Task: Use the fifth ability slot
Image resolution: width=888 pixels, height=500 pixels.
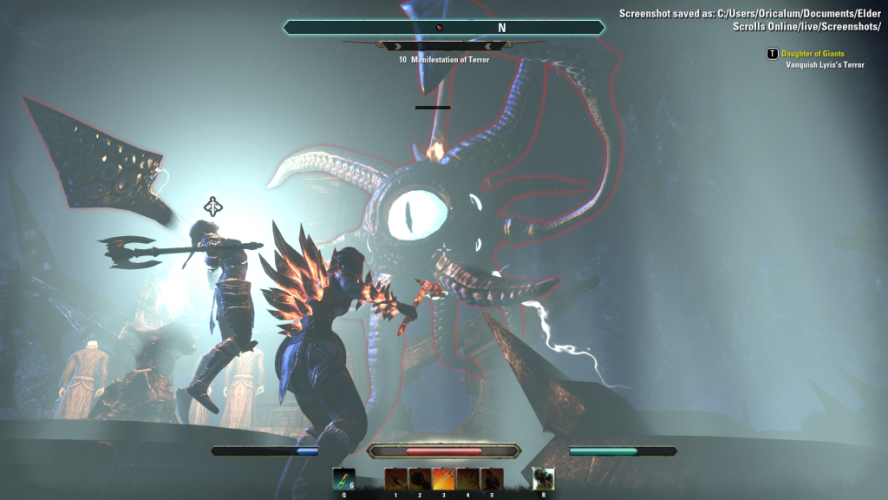Action: pos(492,479)
